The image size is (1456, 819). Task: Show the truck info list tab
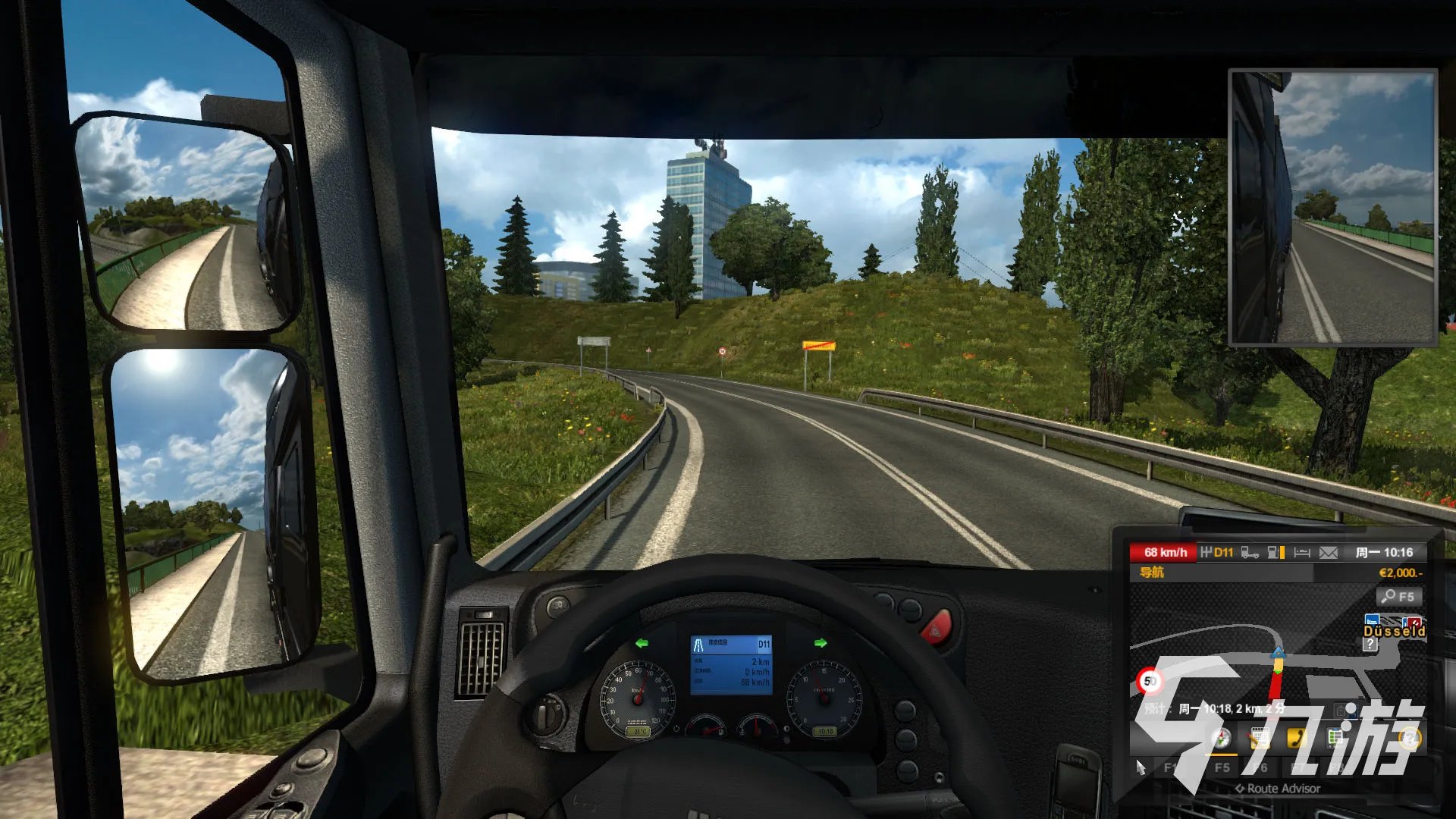1335,738
